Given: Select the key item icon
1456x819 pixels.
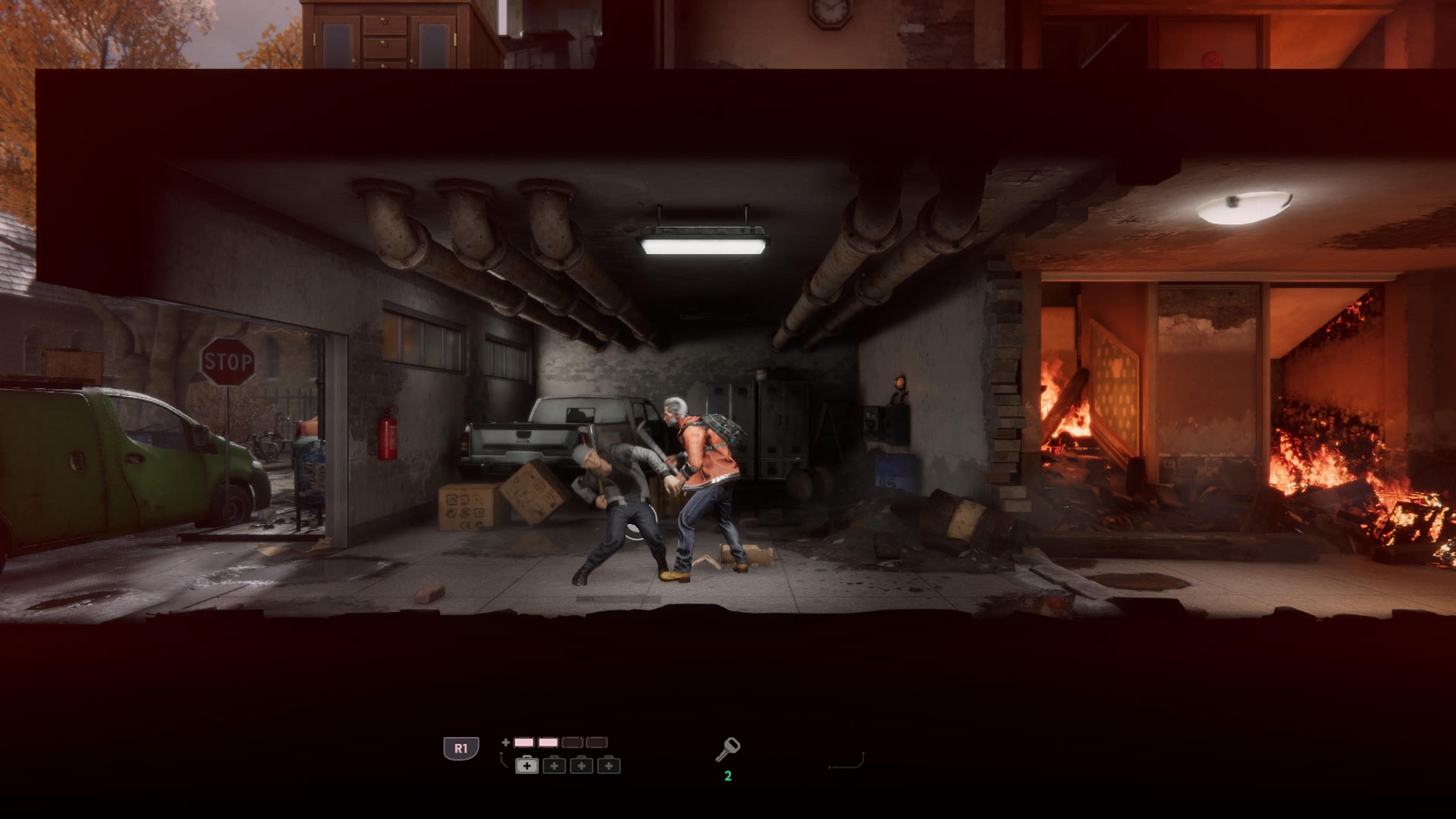Looking at the screenshot, I should [727, 749].
